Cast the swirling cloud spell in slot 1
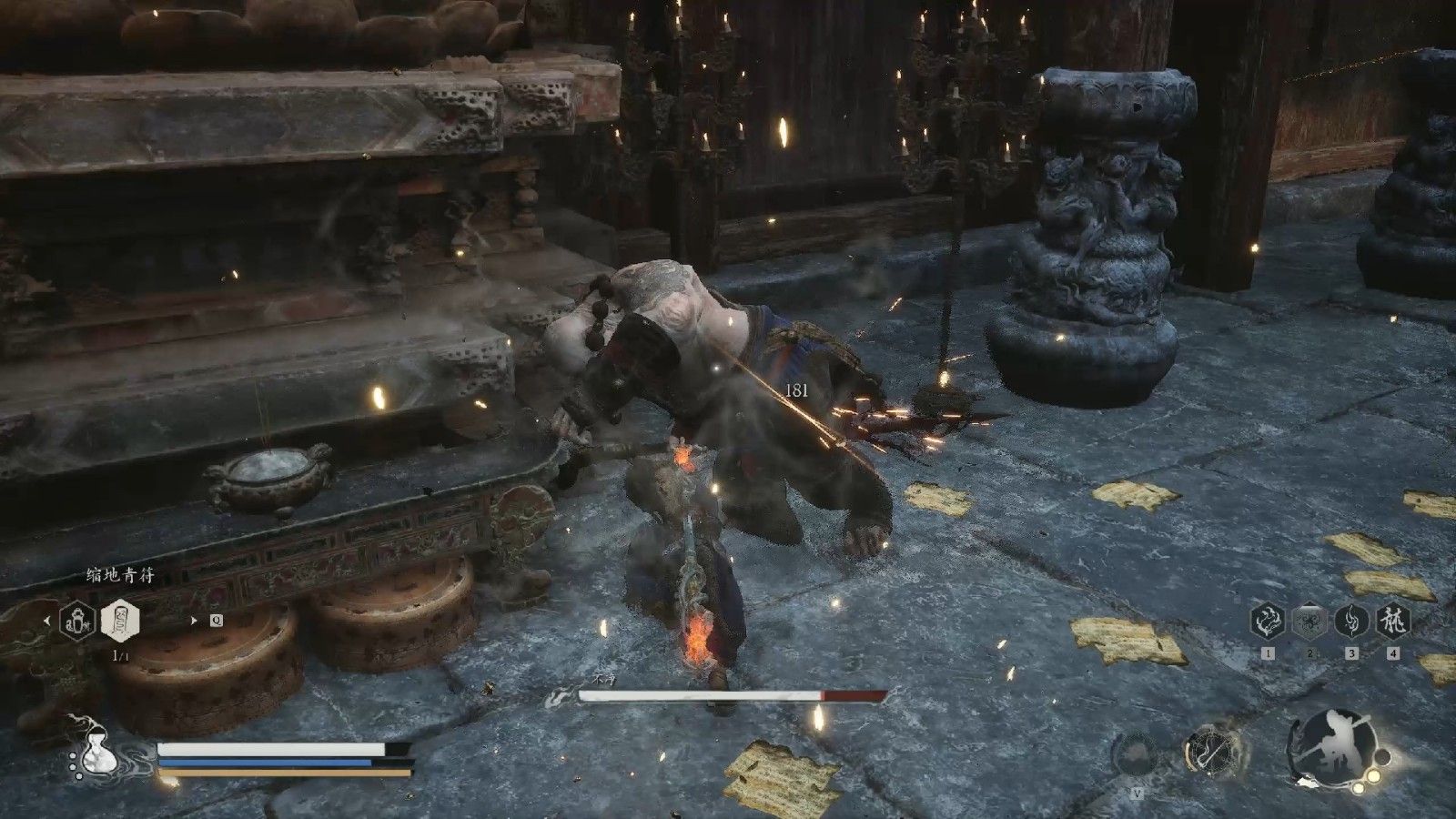The height and width of the screenshot is (819, 1456). 1268,622
